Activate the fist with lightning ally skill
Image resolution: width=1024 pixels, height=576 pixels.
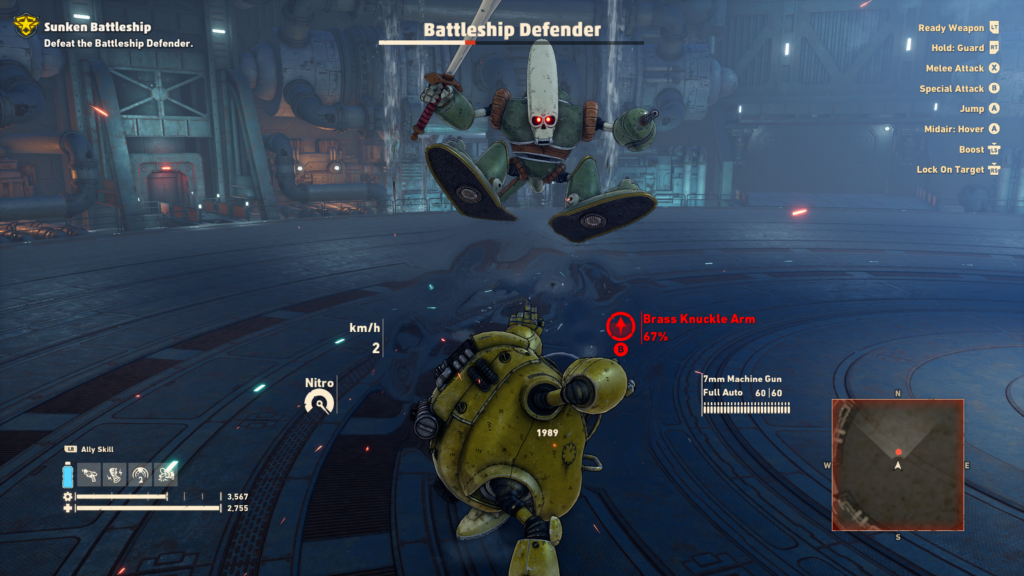(115, 473)
